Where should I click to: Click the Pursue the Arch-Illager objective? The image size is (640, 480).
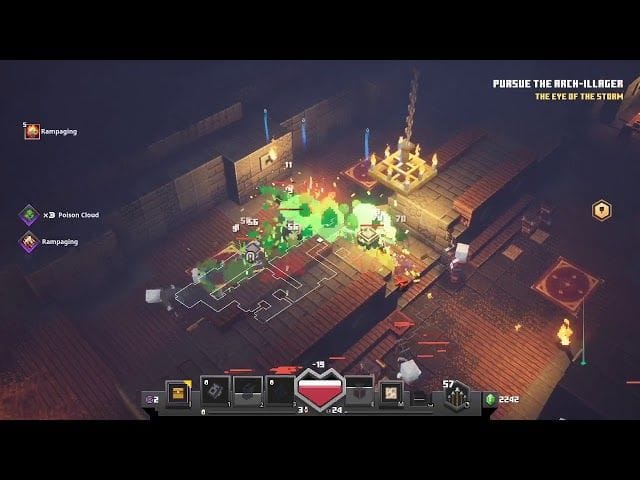(558, 84)
